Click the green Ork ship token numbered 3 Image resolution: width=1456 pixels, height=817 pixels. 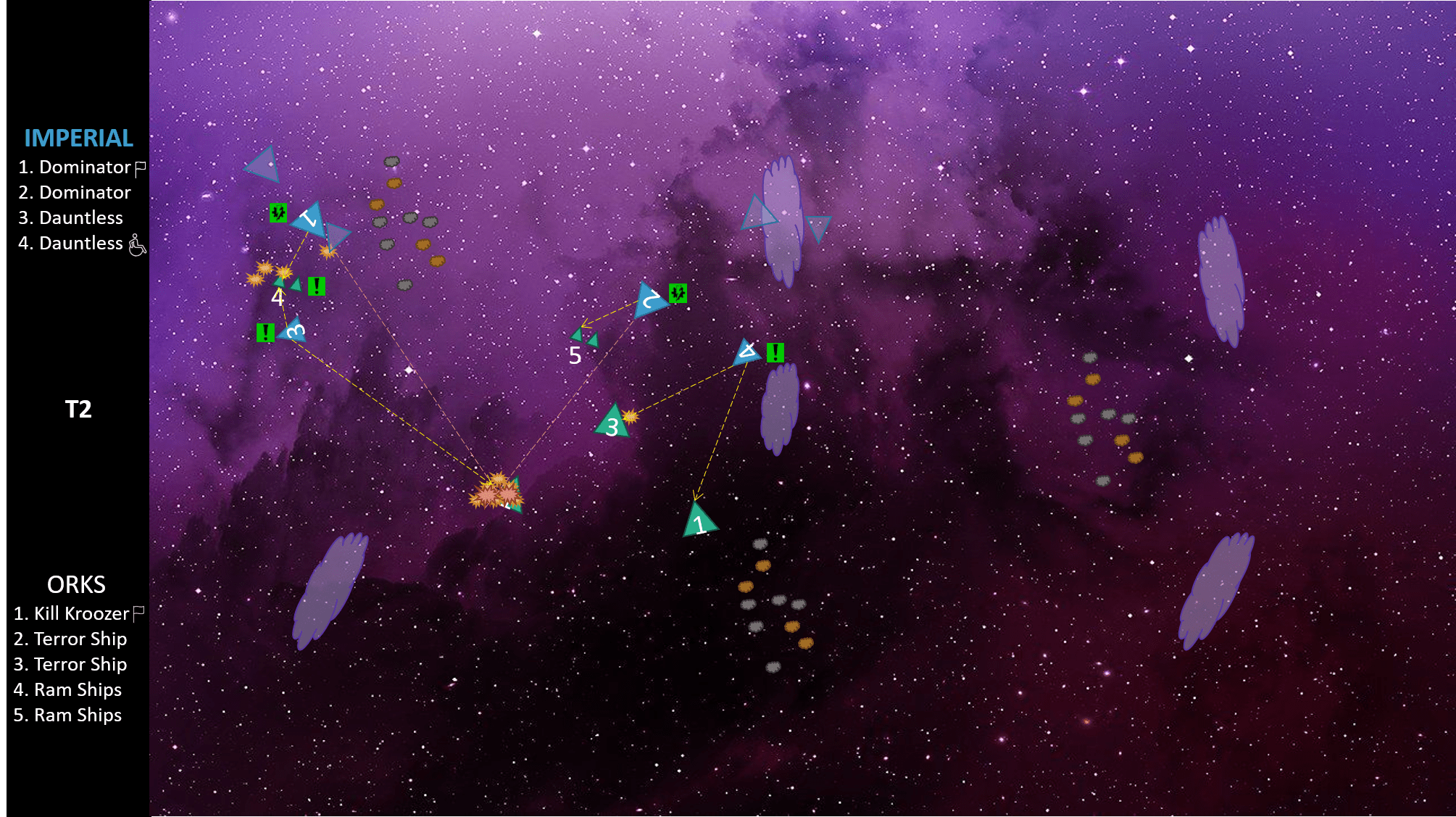613,423
